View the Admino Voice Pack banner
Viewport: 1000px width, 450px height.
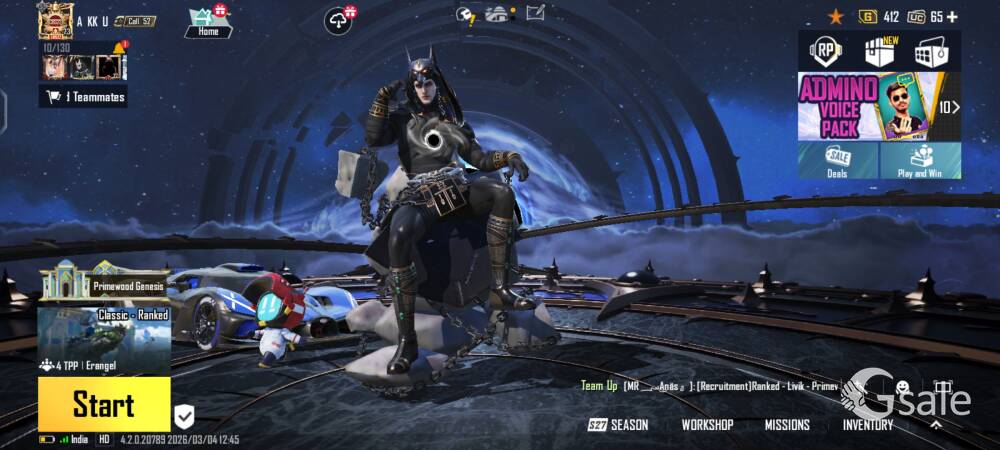(872, 106)
